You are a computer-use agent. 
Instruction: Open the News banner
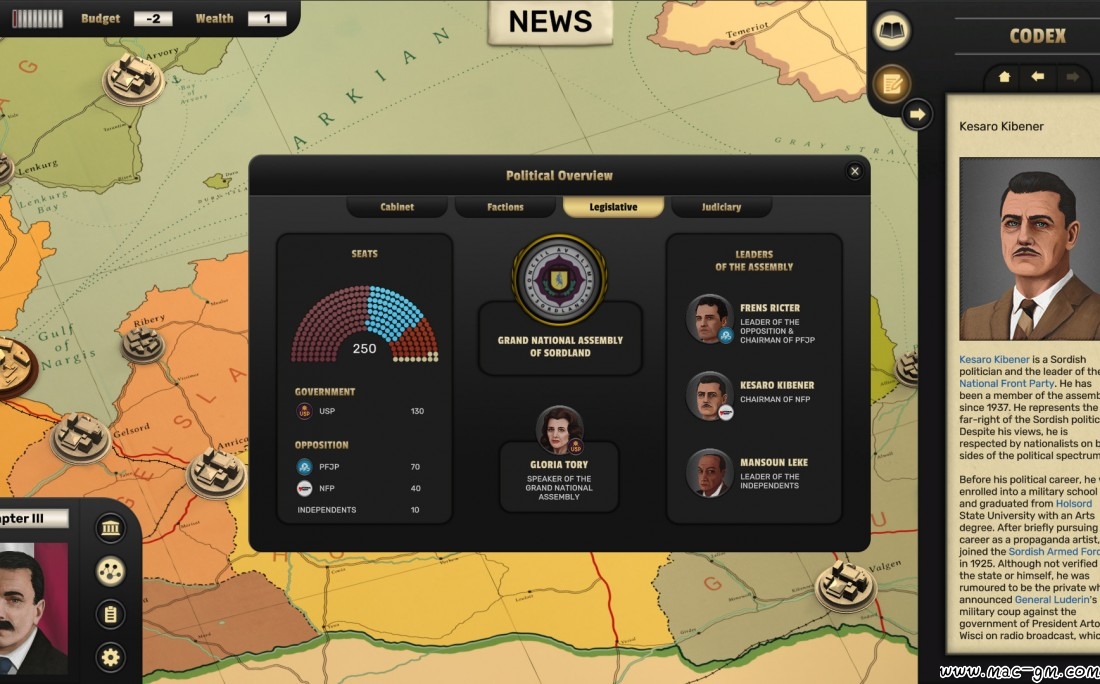coord(550,21)
